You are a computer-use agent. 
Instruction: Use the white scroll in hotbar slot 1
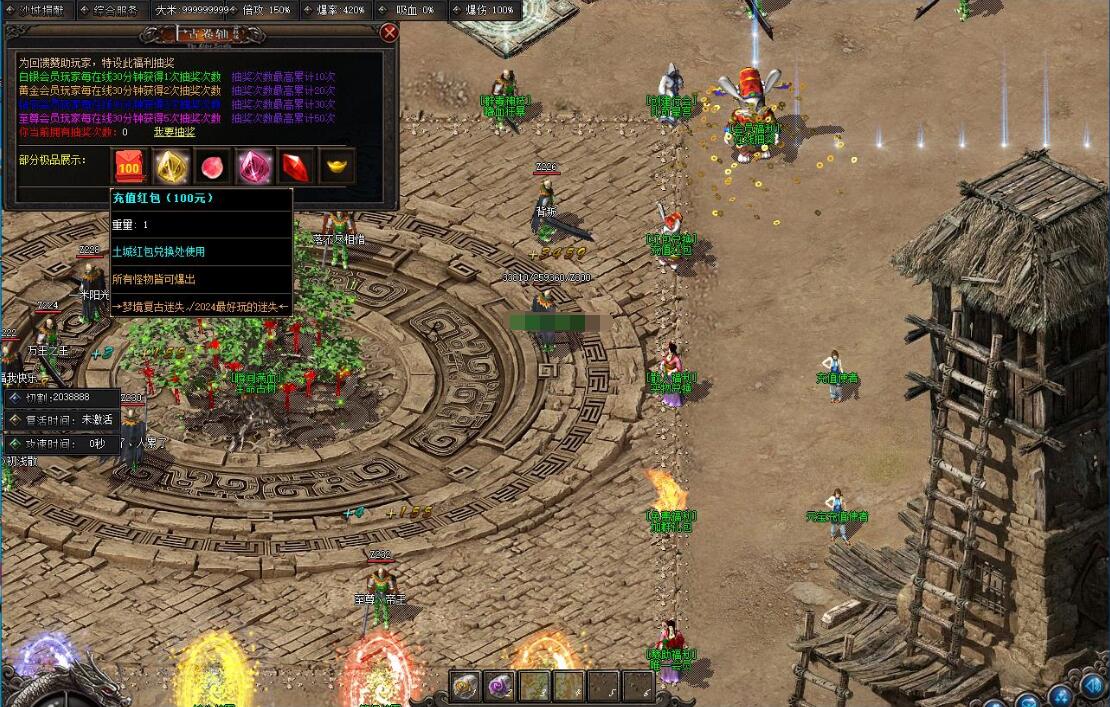(464, 686)
